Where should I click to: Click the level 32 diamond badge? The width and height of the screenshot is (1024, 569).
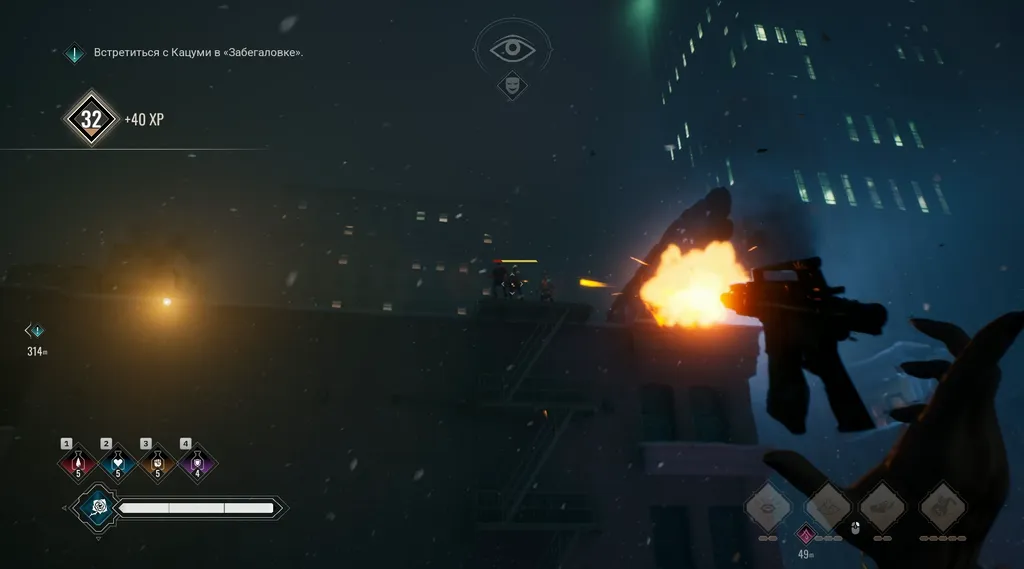coord(91,120)
